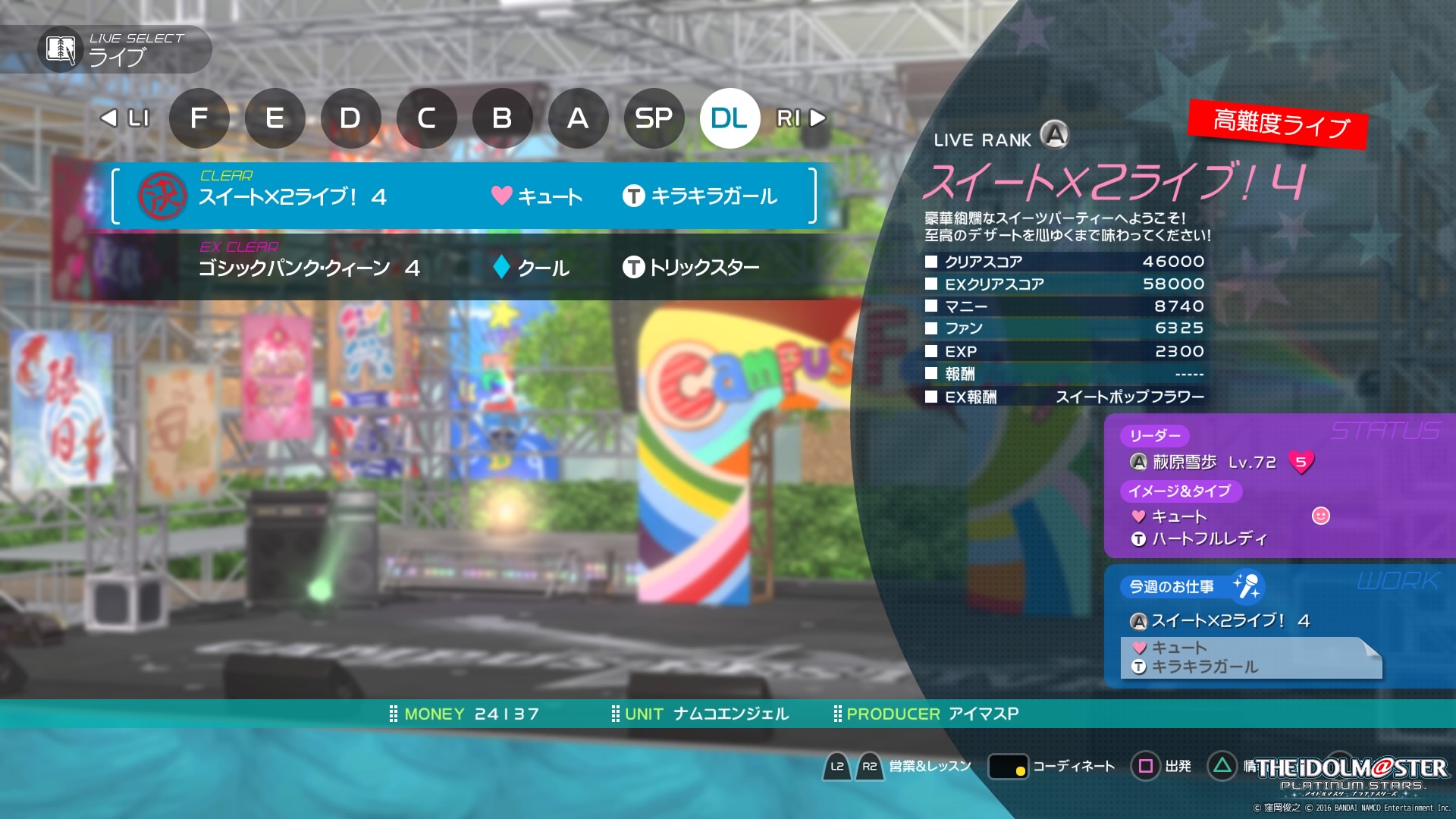The height and width of the screenshot is (819, 1456).
Task: Open 営業&レッスン with the L2 button prompt
Action: (x=837, y=767)
